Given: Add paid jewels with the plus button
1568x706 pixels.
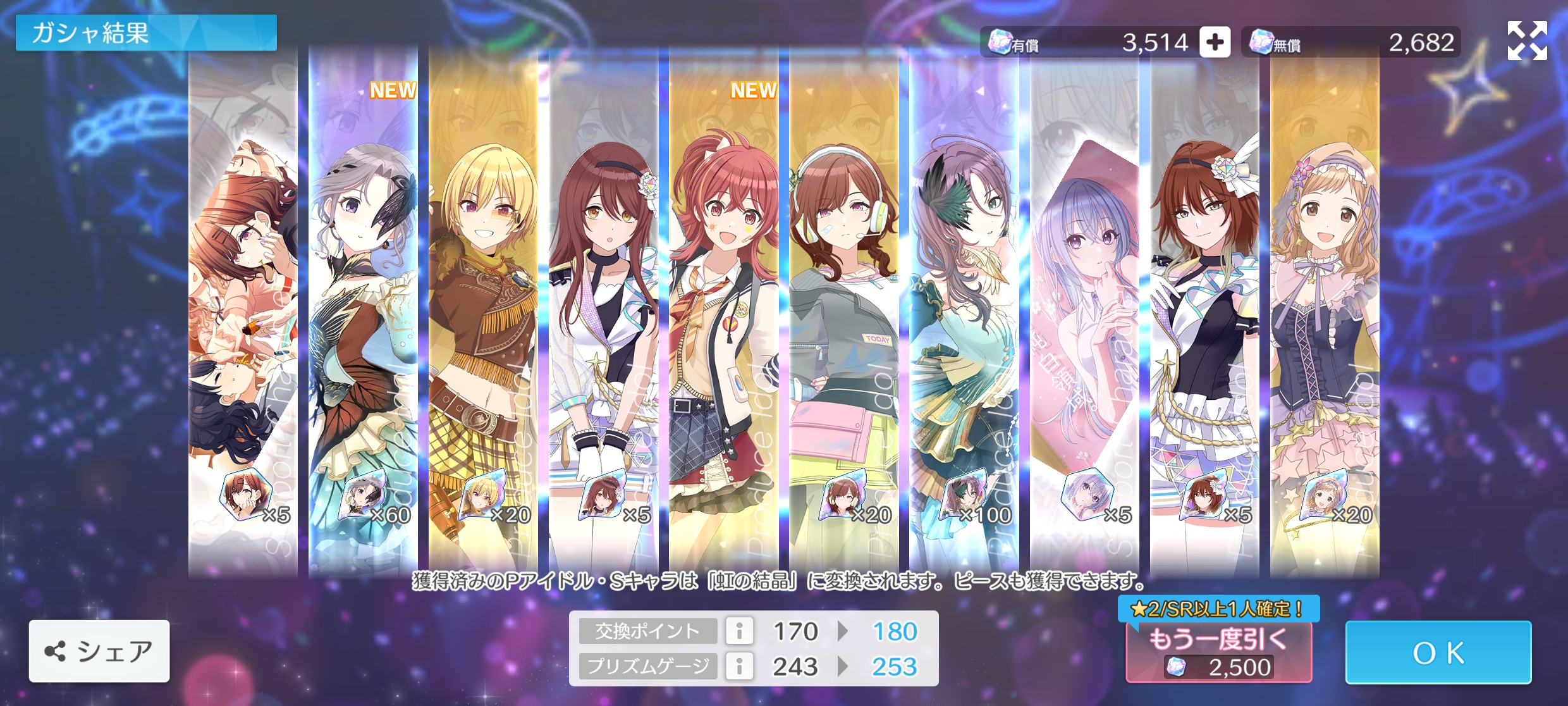Looking at the screenshot, I should (x=1215, y=42).
